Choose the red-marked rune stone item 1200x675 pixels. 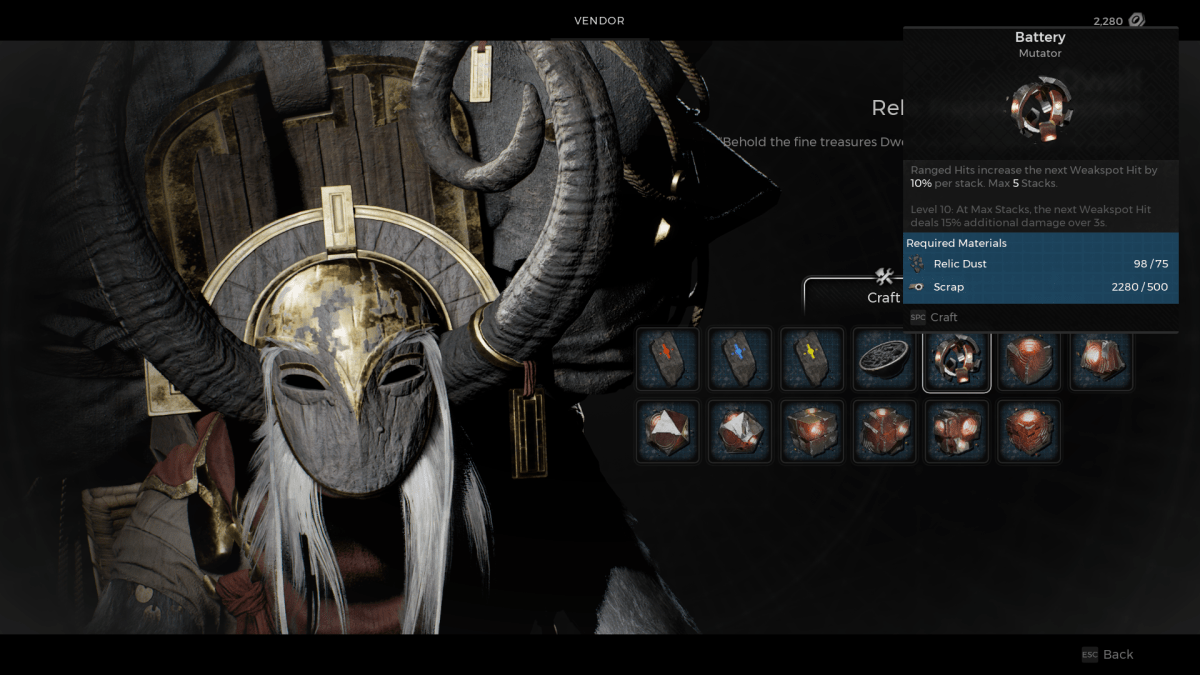pyautogui.click(x=668, y=359)
